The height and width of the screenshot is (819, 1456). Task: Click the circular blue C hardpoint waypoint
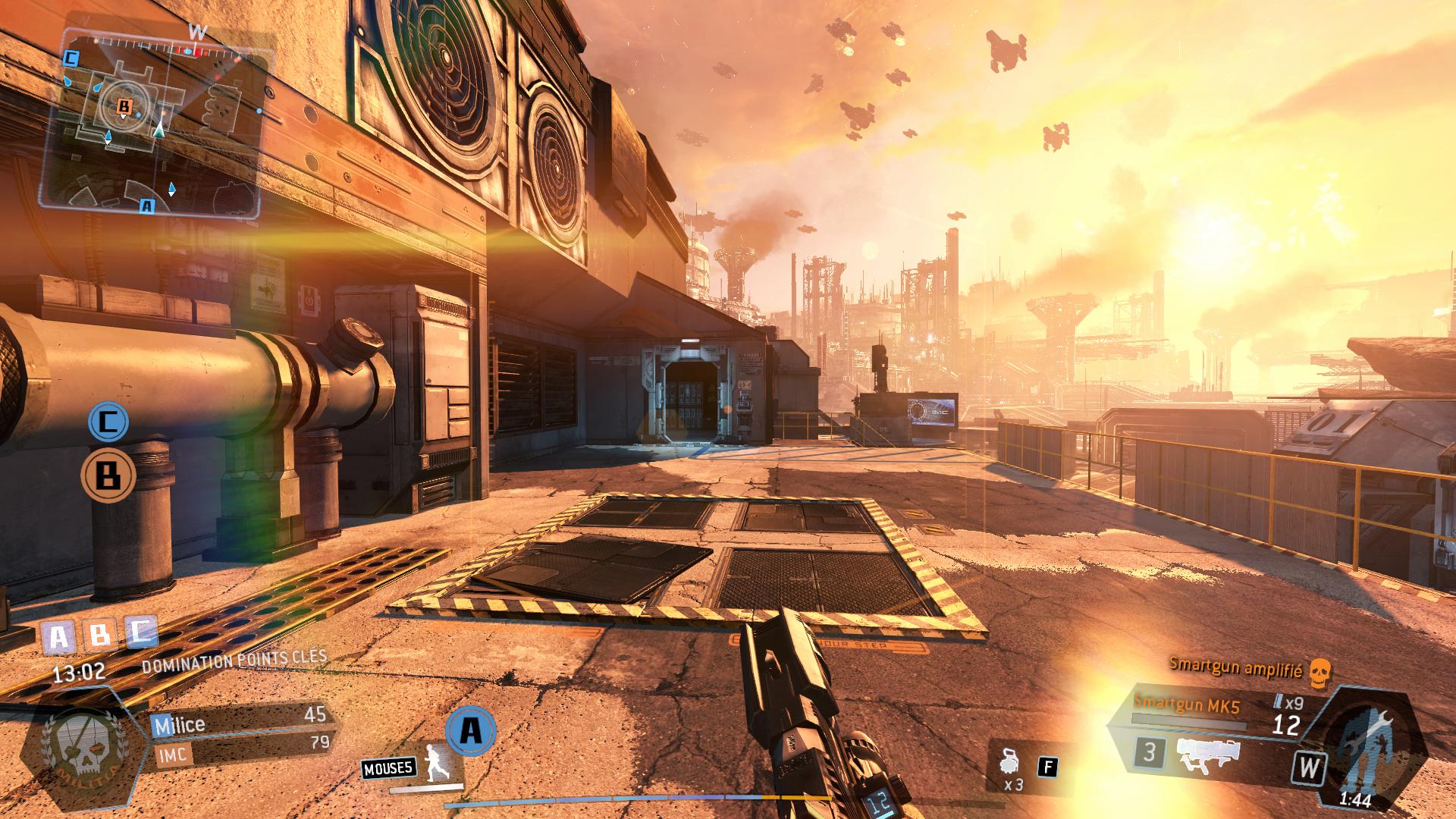tap(108, 422)
